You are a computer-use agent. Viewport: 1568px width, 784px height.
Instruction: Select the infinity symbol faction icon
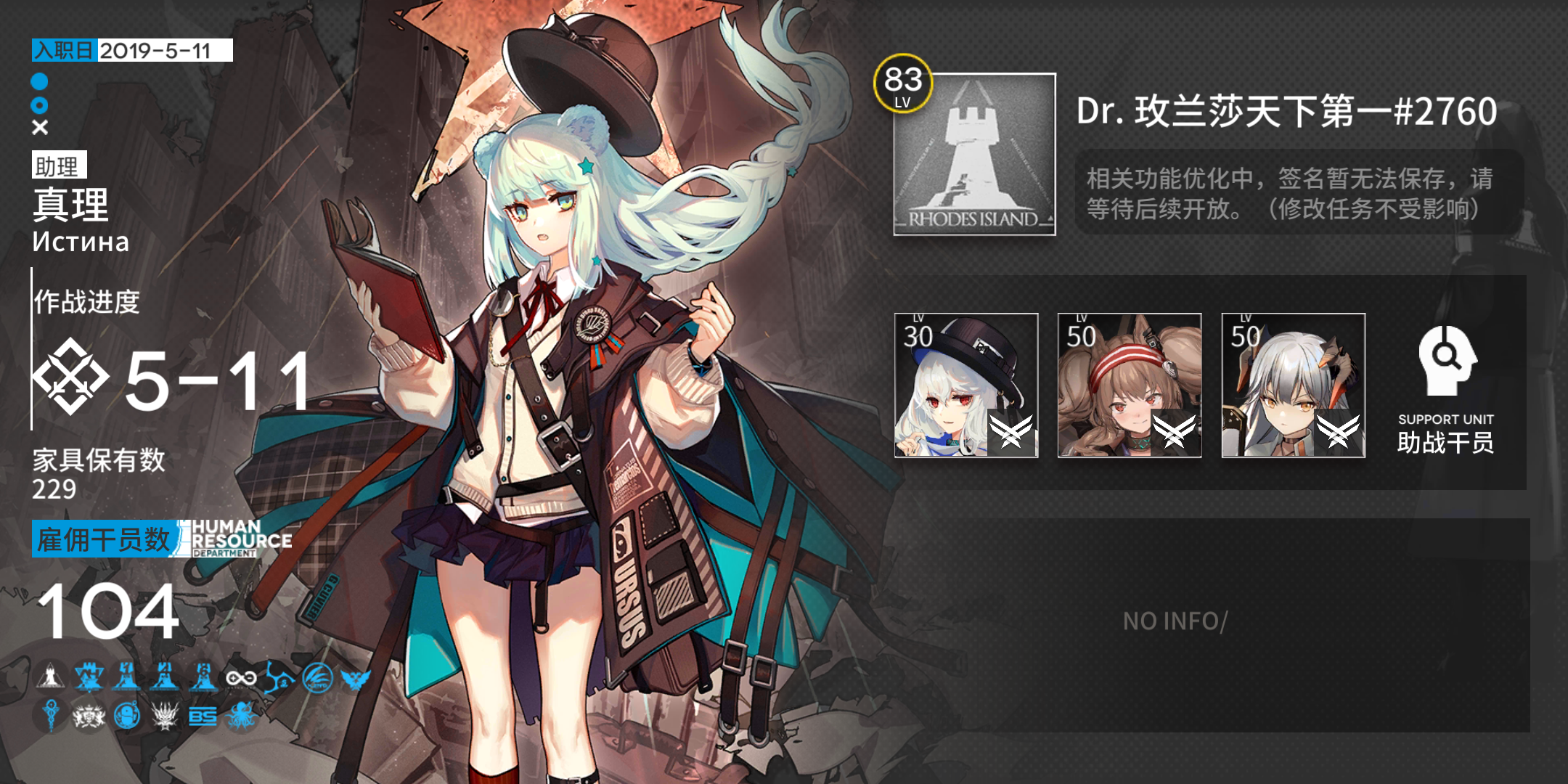(x=241, y=679)
